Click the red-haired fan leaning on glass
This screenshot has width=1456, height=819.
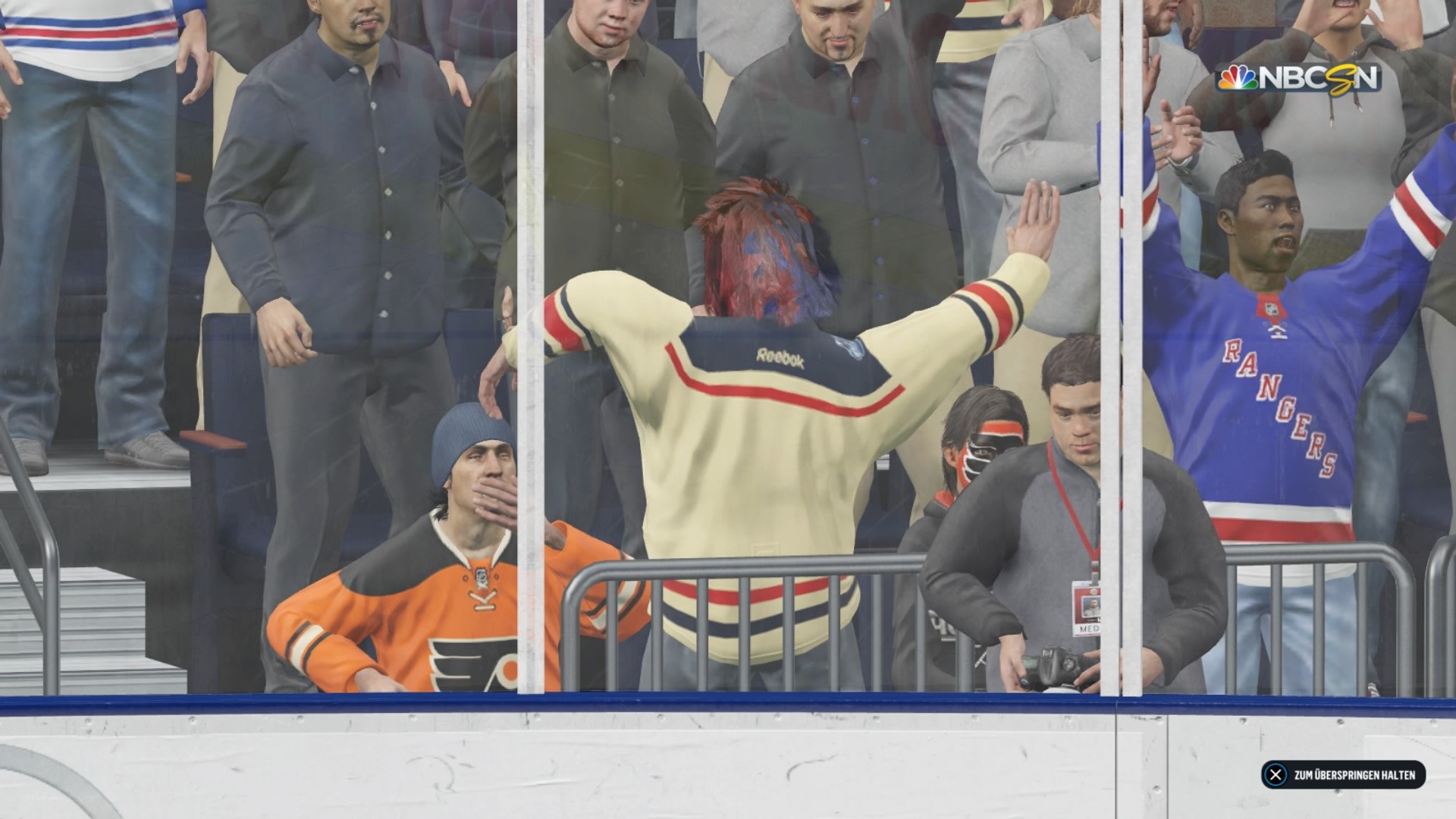pyautogui.click(x=766, y=250)
